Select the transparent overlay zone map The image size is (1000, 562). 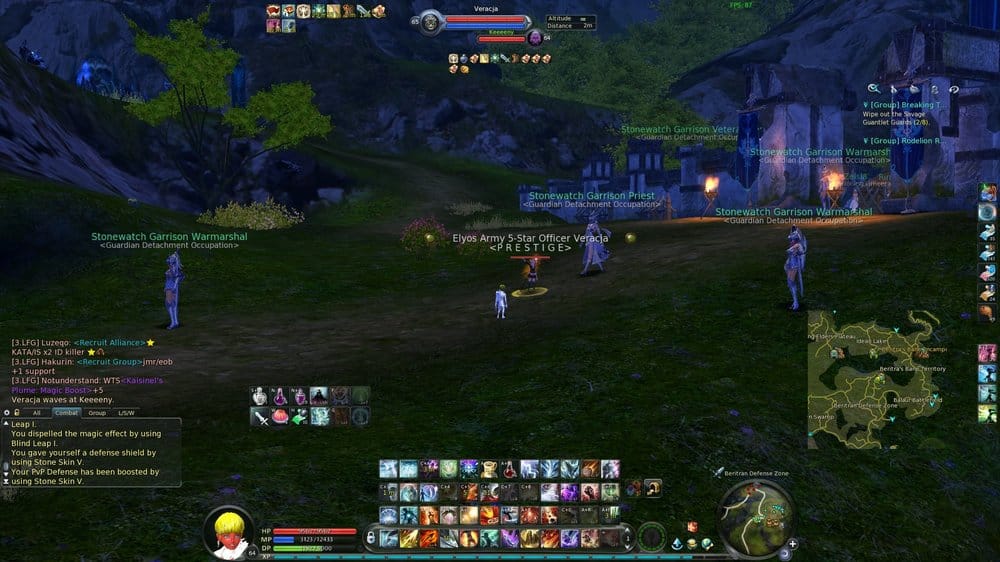pos(875,377)
